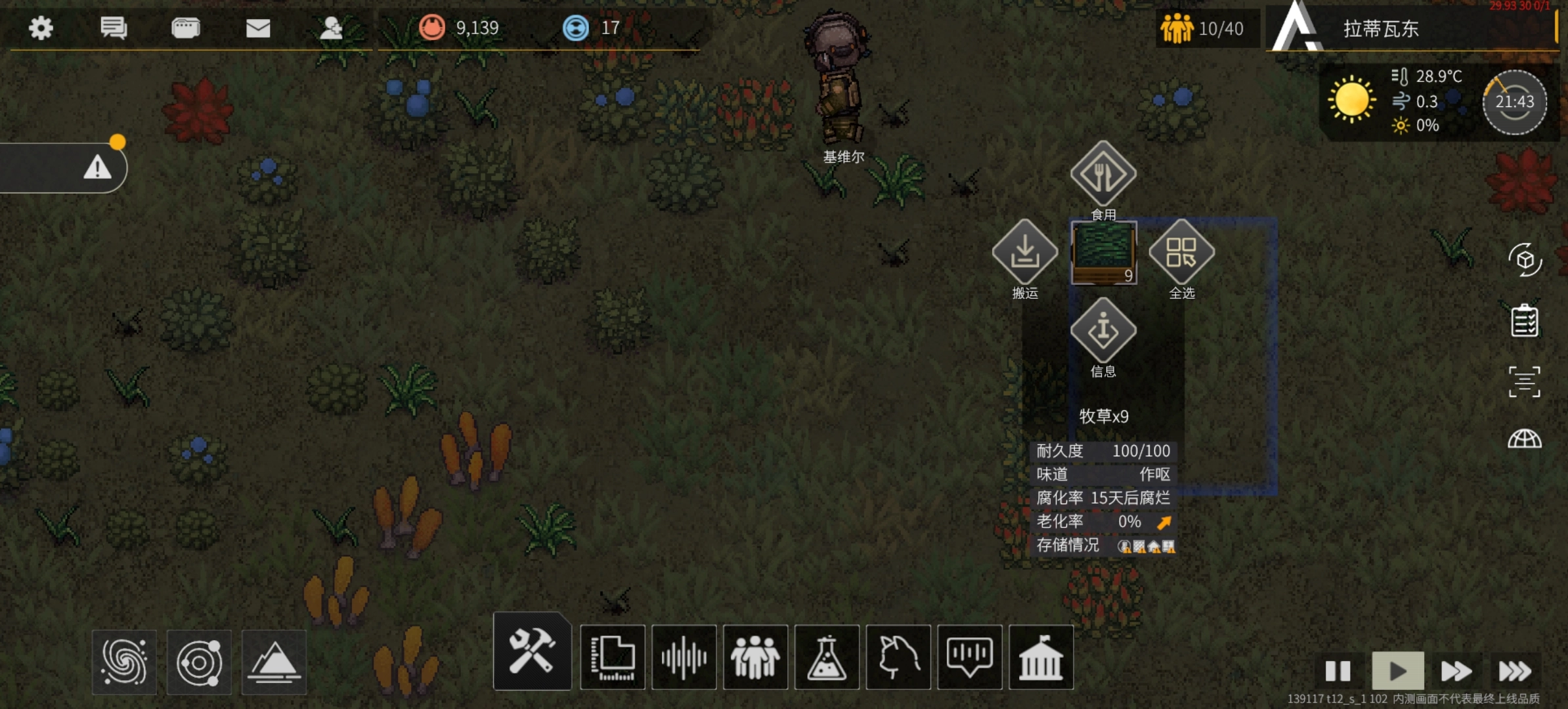1568x709 pixels.
Task: Open the hammer and wrench build menu
Action: point(532,652)
